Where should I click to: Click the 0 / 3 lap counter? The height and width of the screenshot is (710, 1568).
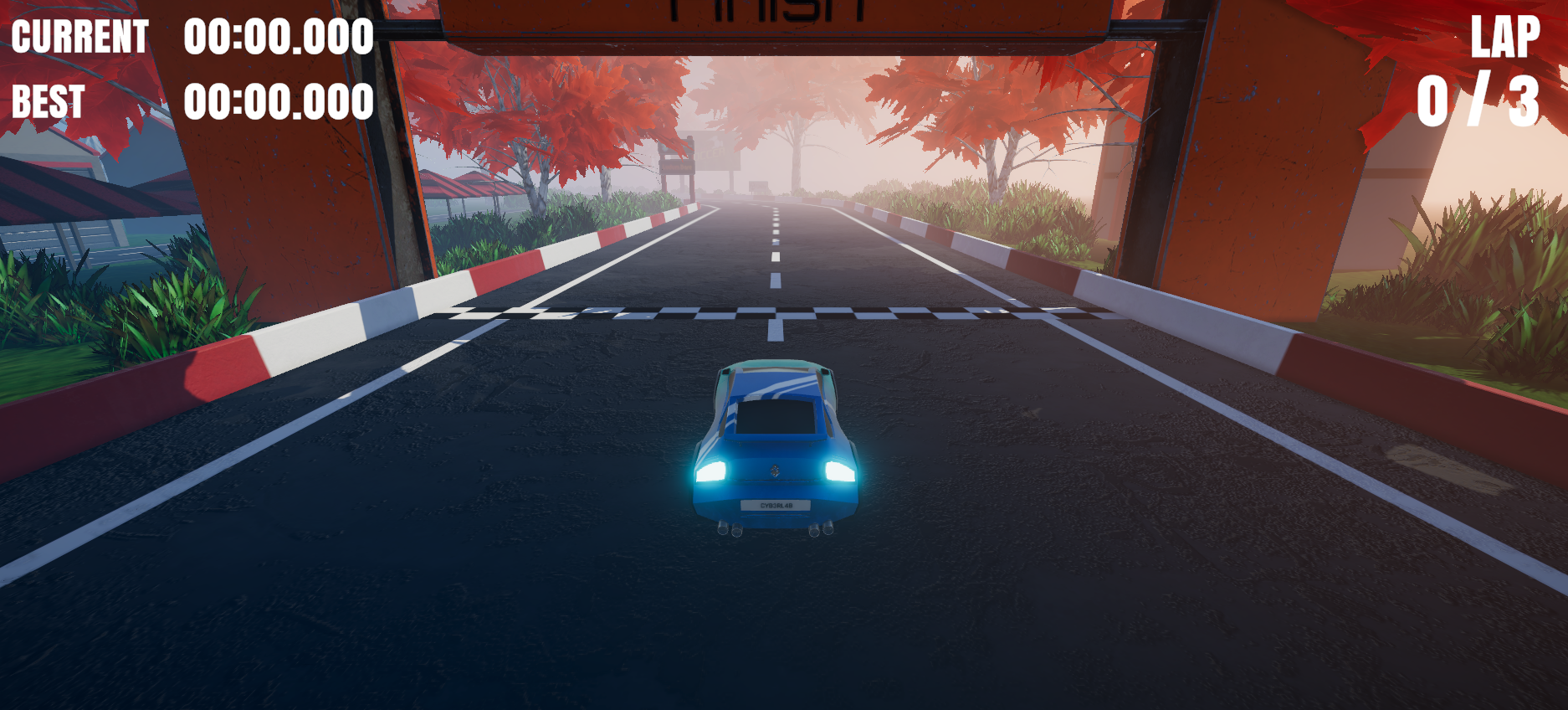click(x=1478, y=99)
